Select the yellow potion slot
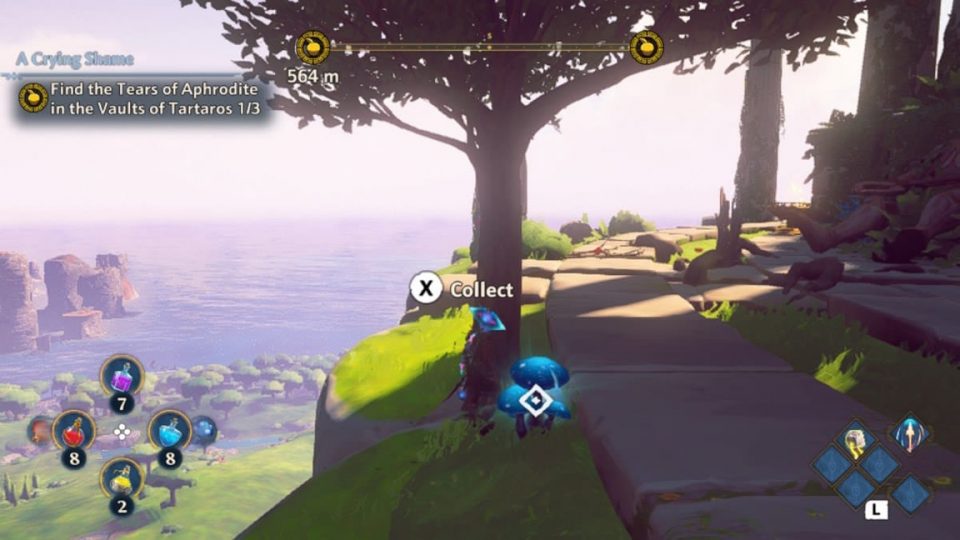This screenshot has width=960, height=540. [122, 479]
